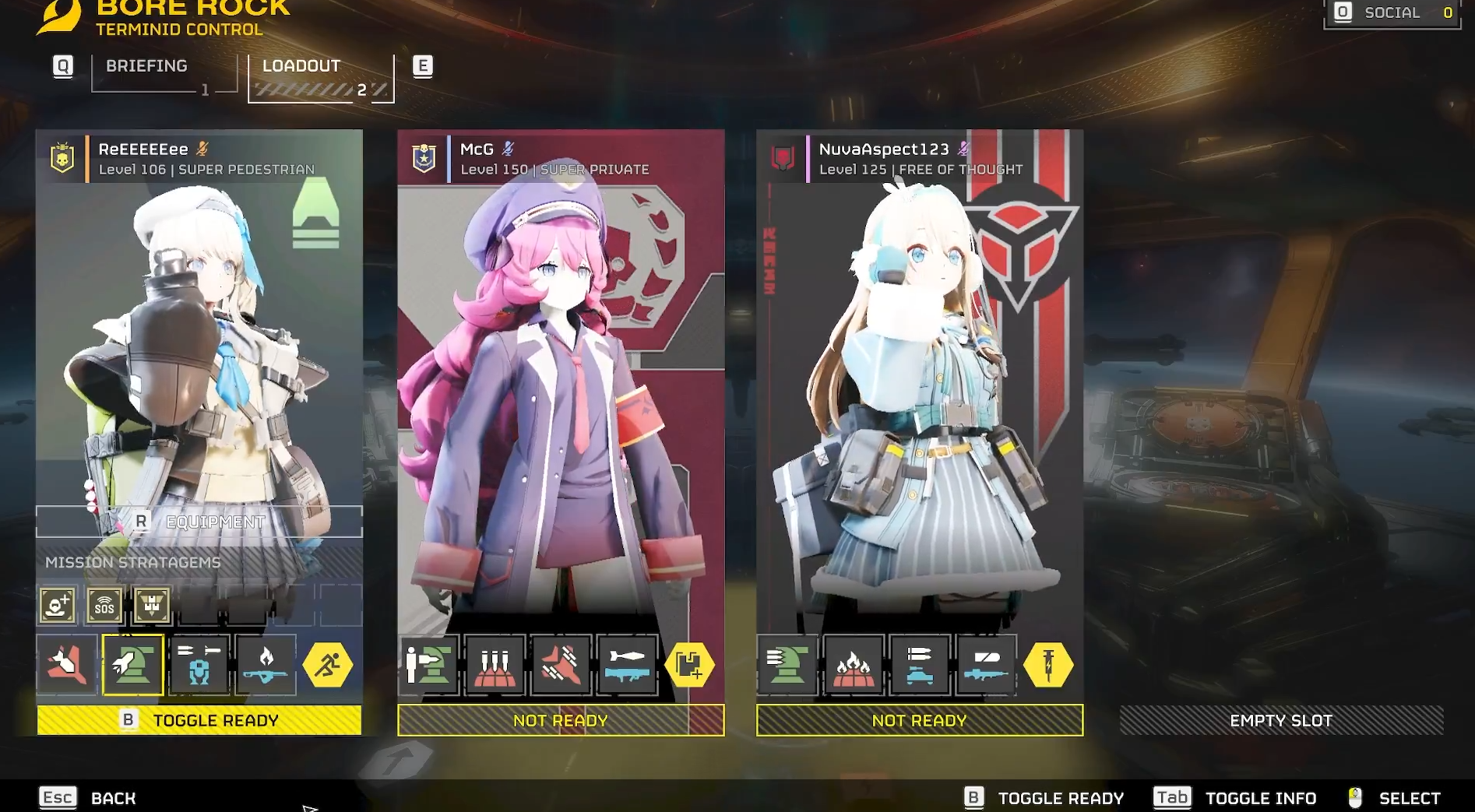This screenshot has height=812, width=1475.
Task: Open the yellow running man booster slot
Action: 327,665
